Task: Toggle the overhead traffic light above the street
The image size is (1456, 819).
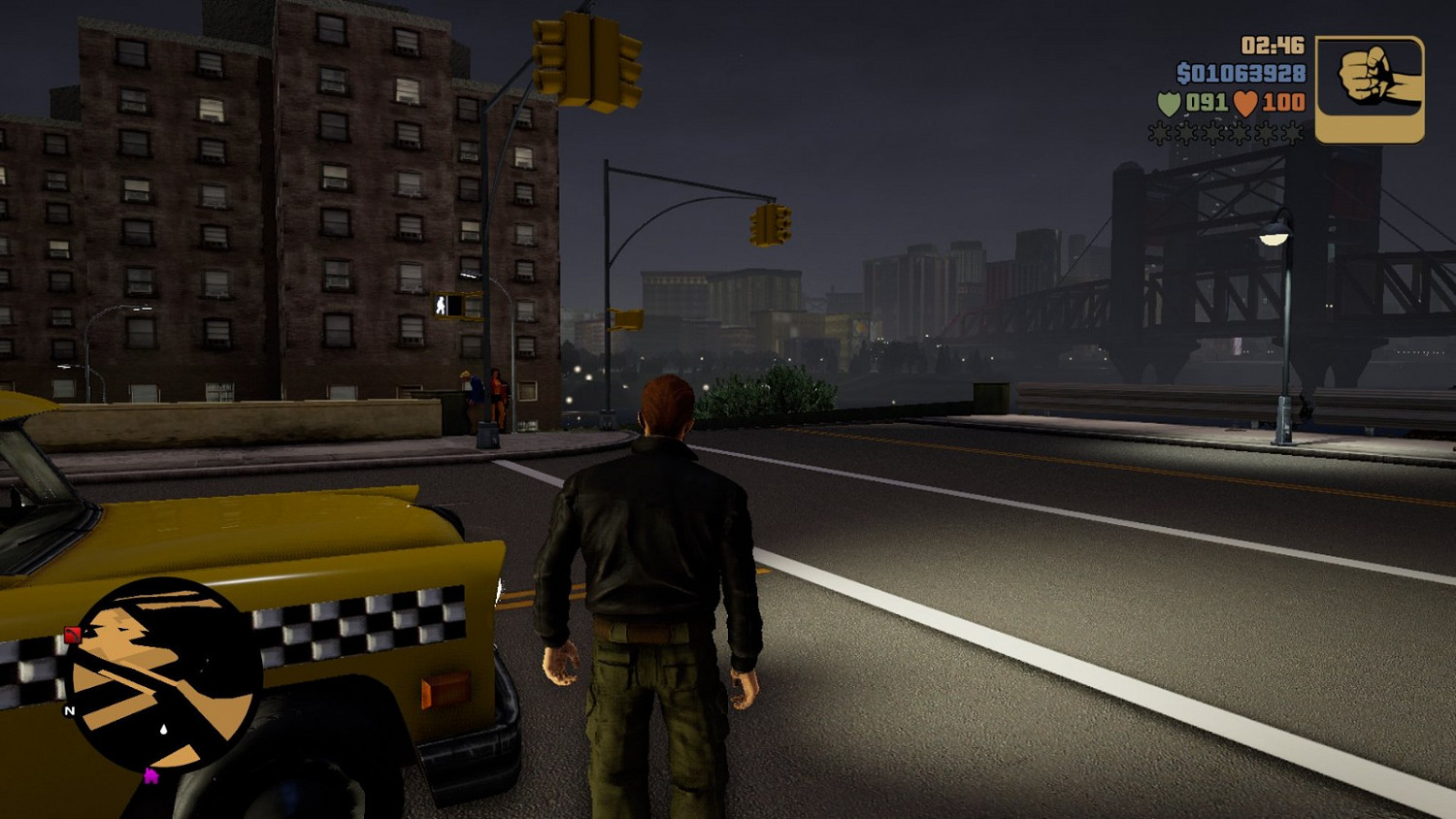Action: click(768, 225)
